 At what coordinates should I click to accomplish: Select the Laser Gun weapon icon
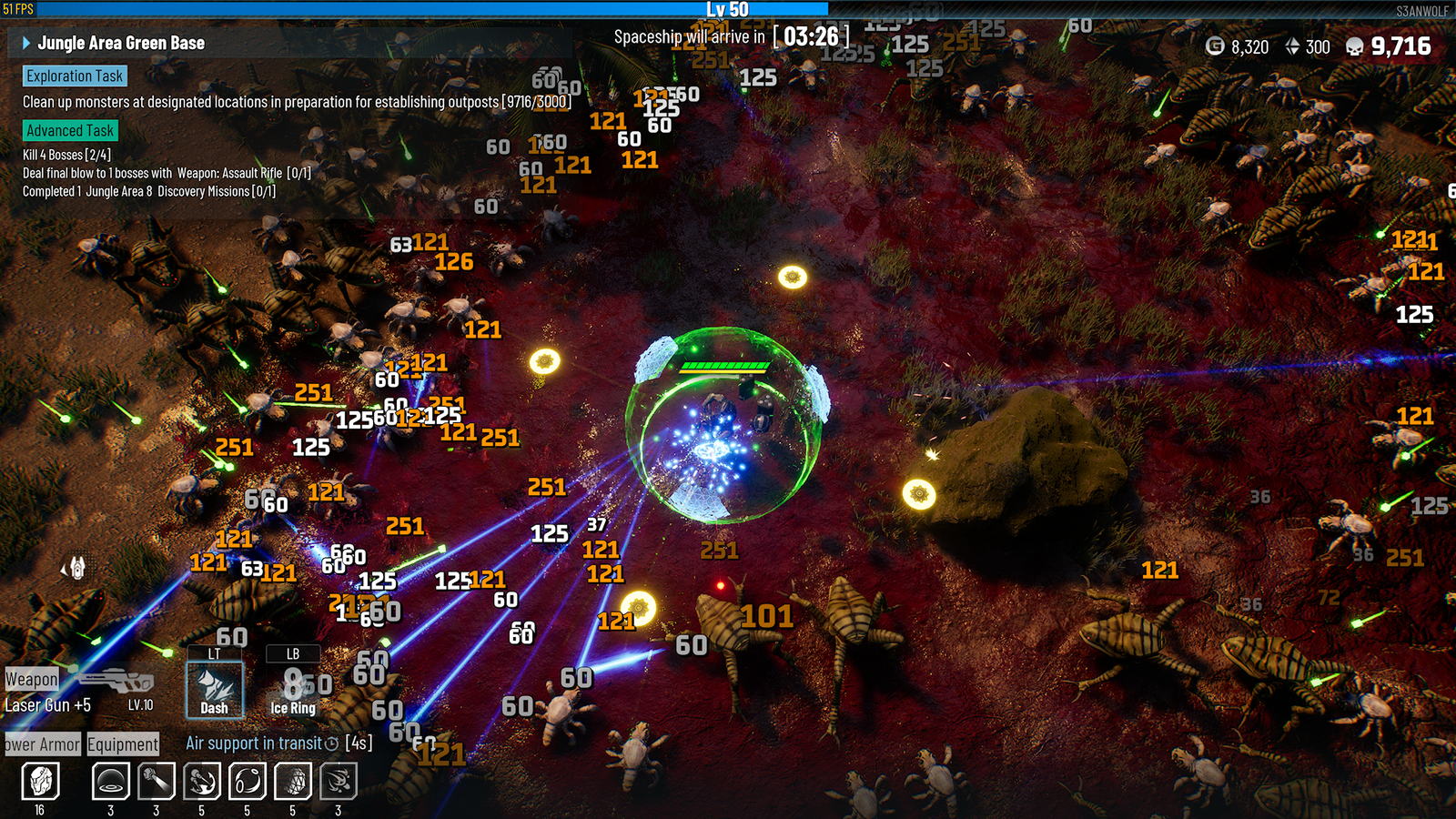(116, 681)
